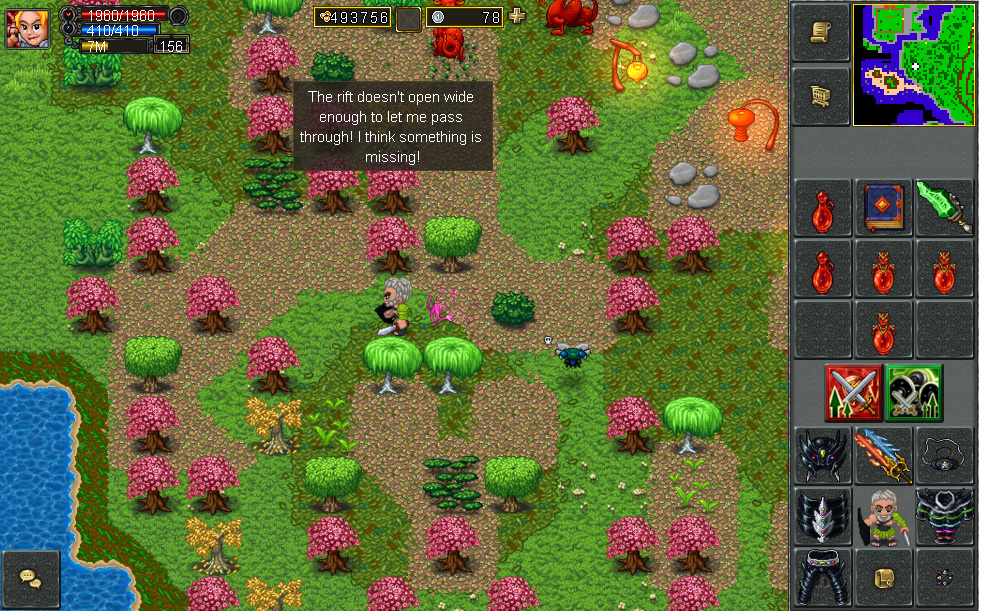Select the equipped black leg armor
Viewport: 981px width, 611px height.
[x=822, y=576]
